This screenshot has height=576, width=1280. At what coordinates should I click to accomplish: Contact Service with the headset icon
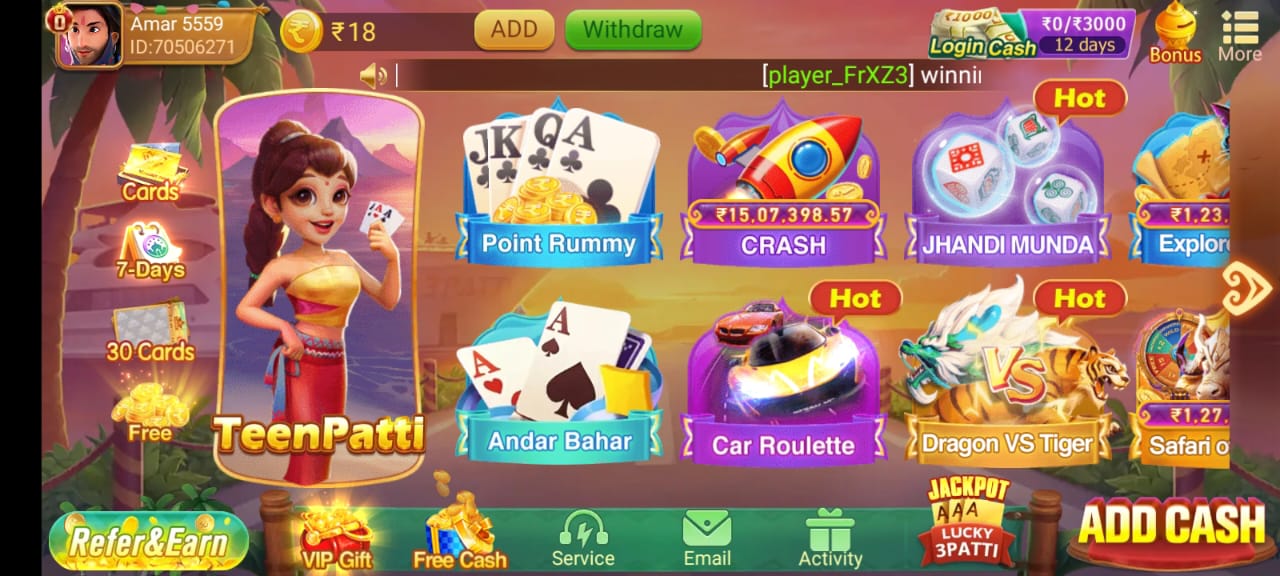[x=583, y=538]
